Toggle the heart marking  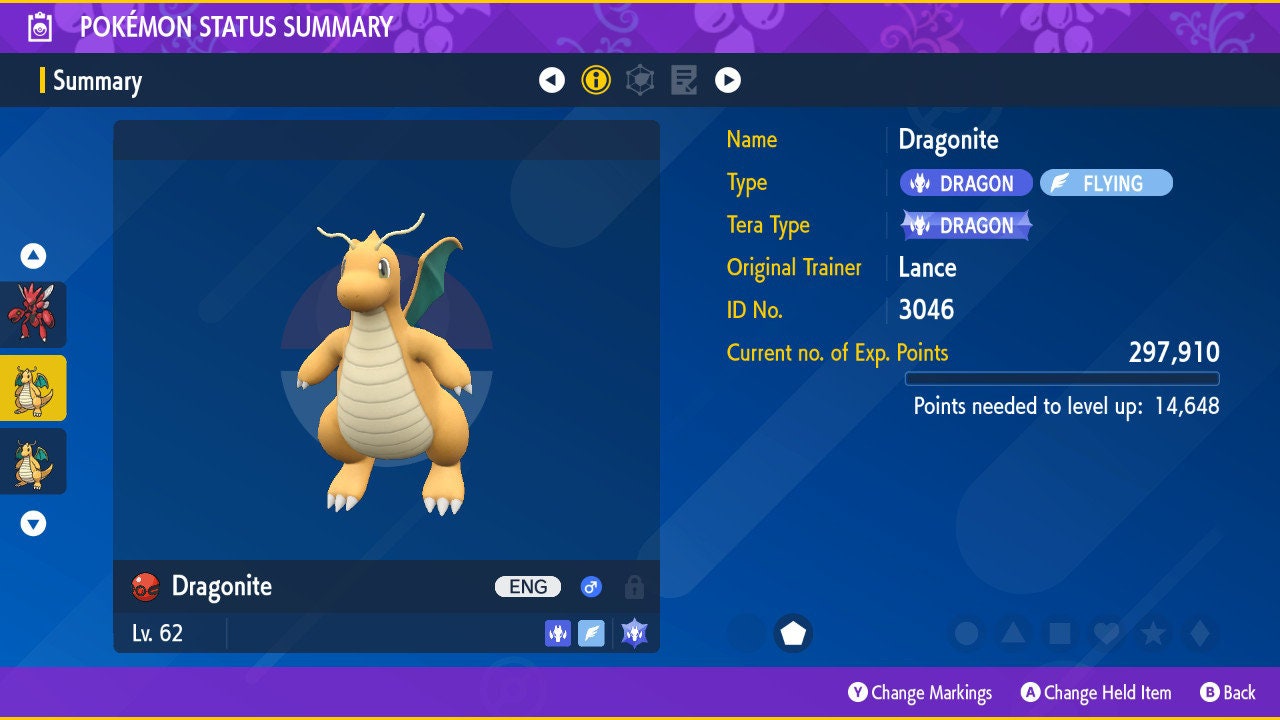pos(1106,633)
